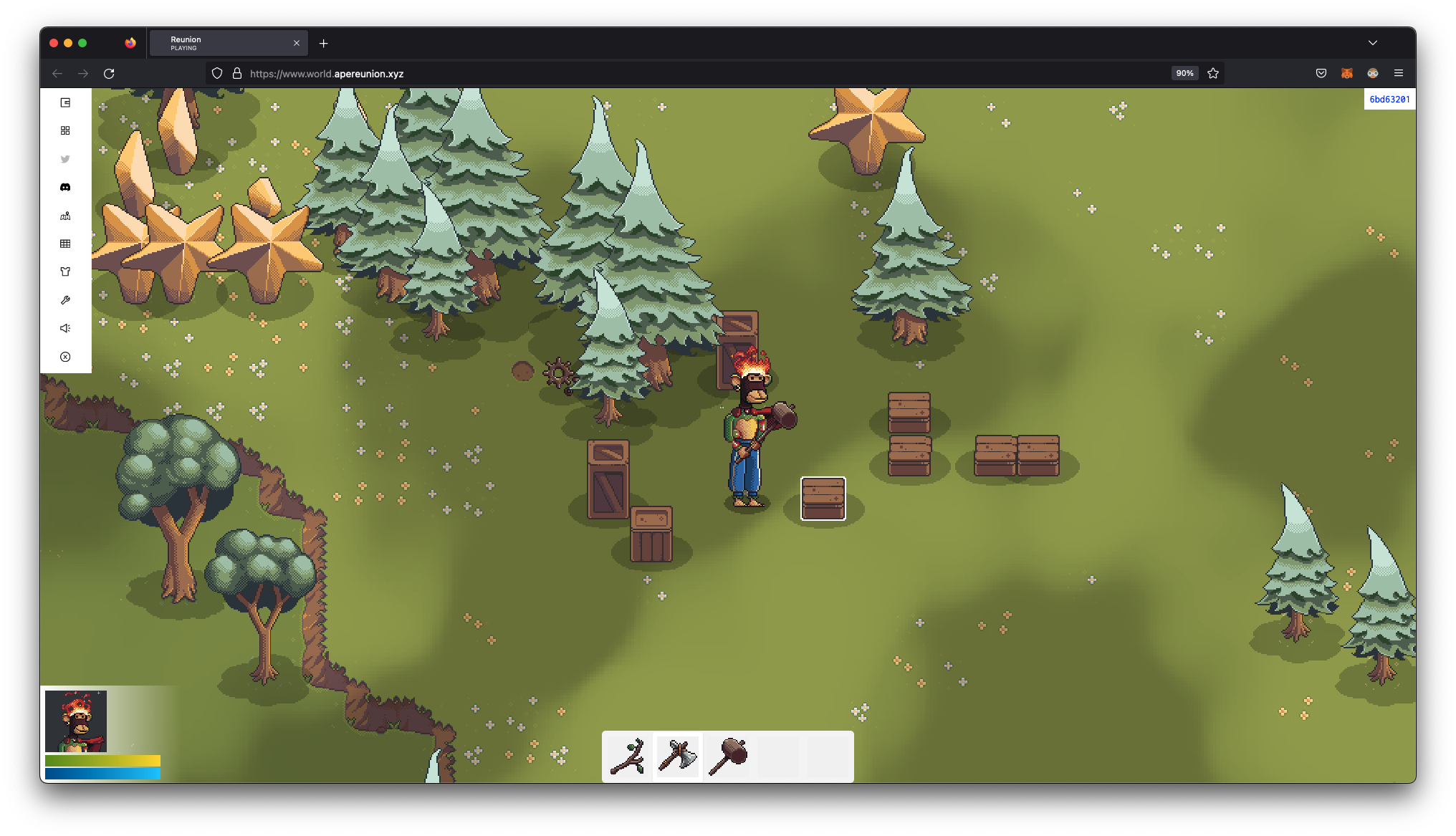Open the 90% zoom control
This screenshot has height=836, width=1456.
tap(1184, 72)
